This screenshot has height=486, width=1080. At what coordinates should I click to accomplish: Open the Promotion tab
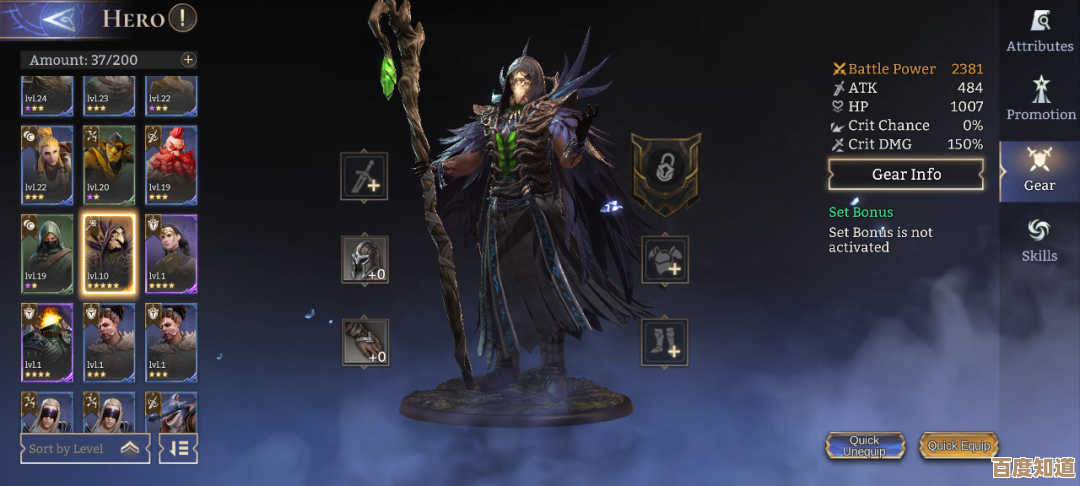(1040, 99)
